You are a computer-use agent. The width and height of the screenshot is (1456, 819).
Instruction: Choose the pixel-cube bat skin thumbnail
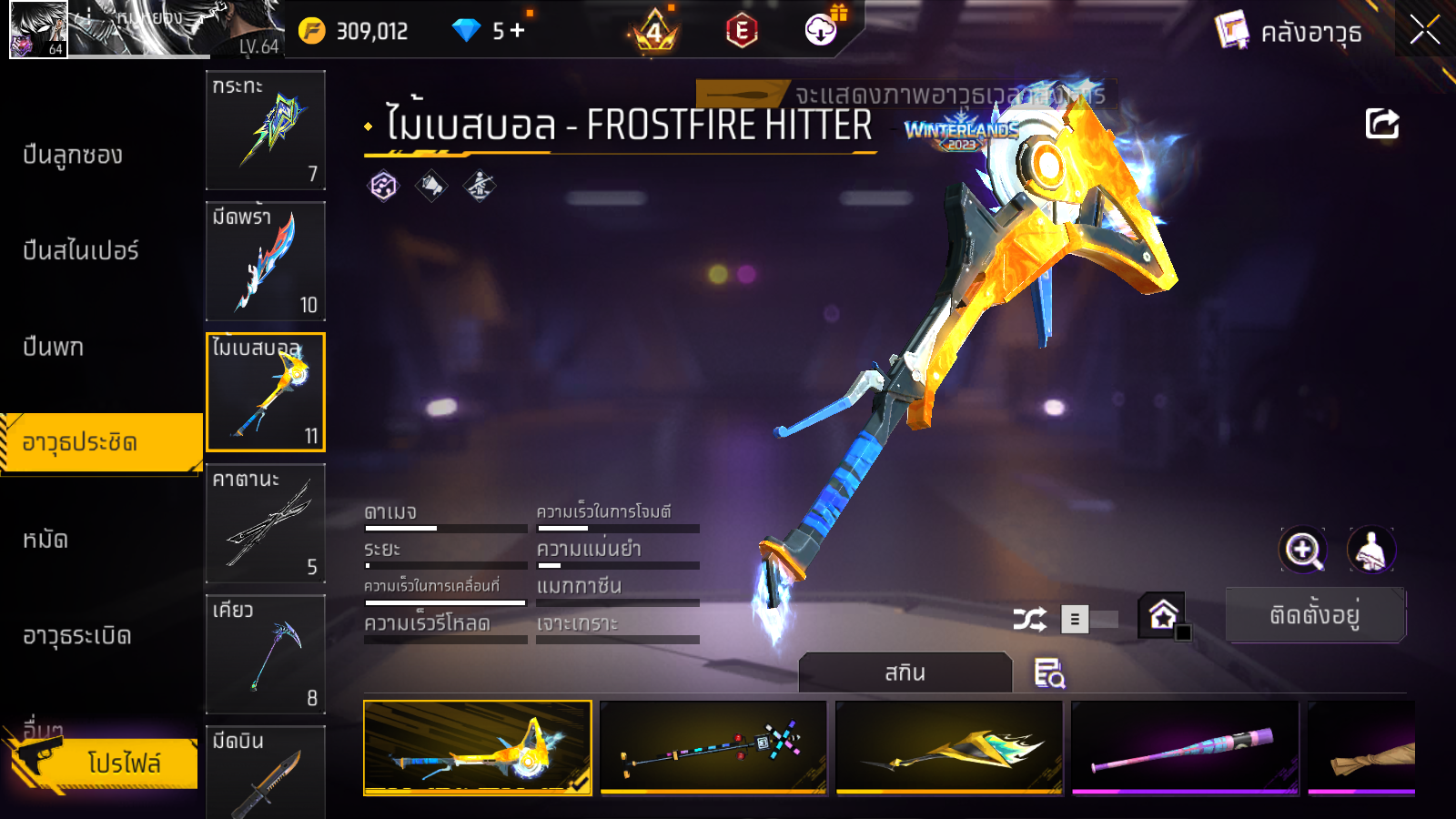pos(713,748)
